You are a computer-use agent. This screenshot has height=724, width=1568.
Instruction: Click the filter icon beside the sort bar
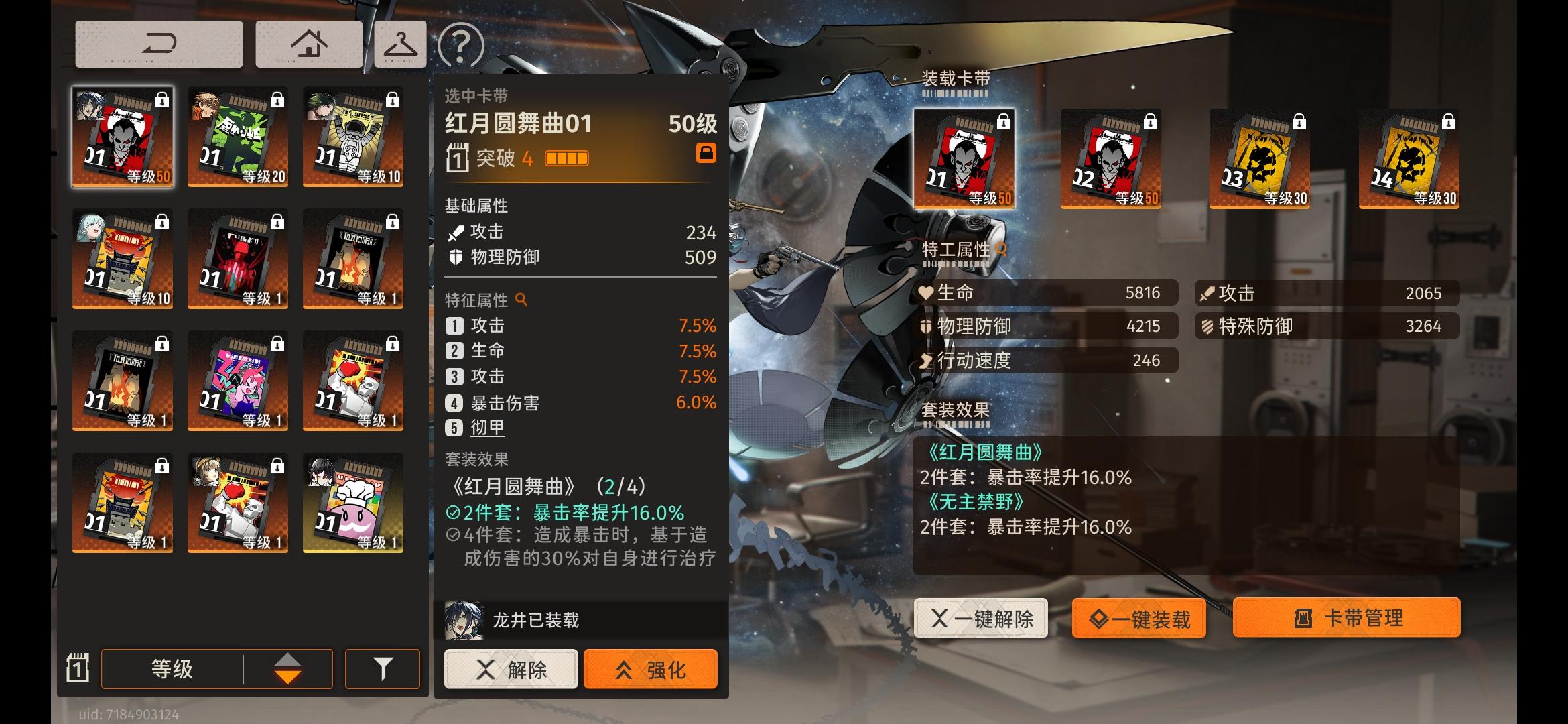pos(382,668)
